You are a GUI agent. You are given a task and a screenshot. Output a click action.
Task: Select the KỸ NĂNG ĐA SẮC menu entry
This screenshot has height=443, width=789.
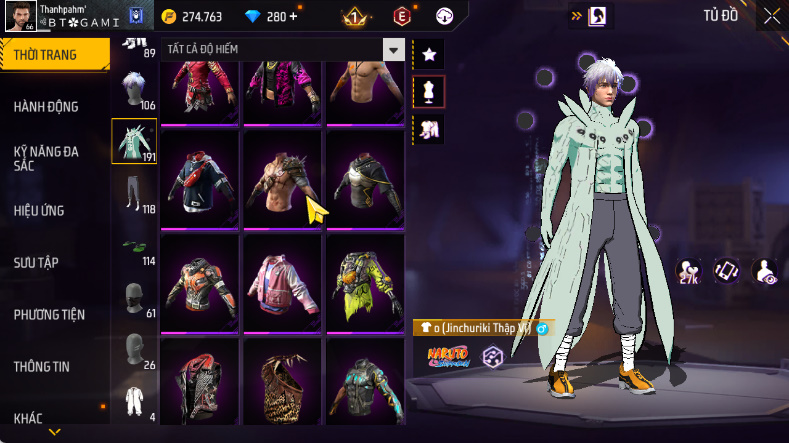(x=46, y=158)
